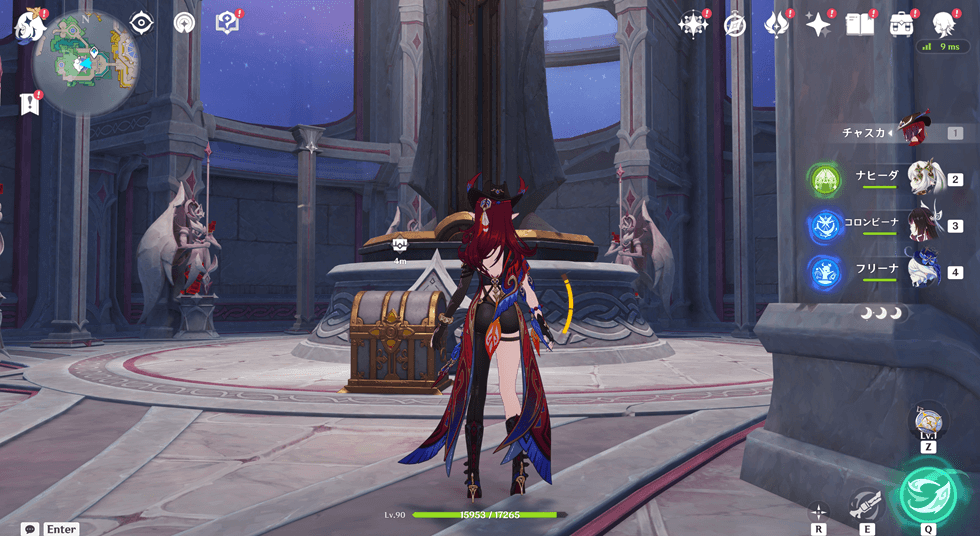Trigger the gun elemental skill icon
Screen dimensions: 980x536
(865, 504)
